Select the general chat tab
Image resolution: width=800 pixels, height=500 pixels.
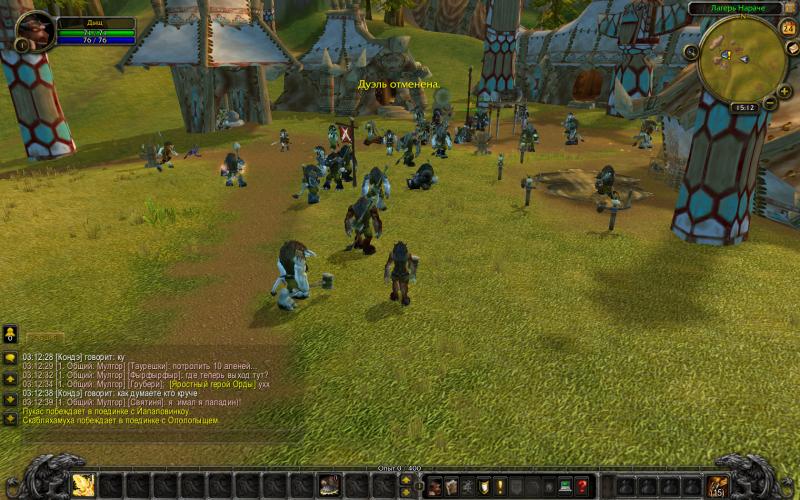point(45,338)
